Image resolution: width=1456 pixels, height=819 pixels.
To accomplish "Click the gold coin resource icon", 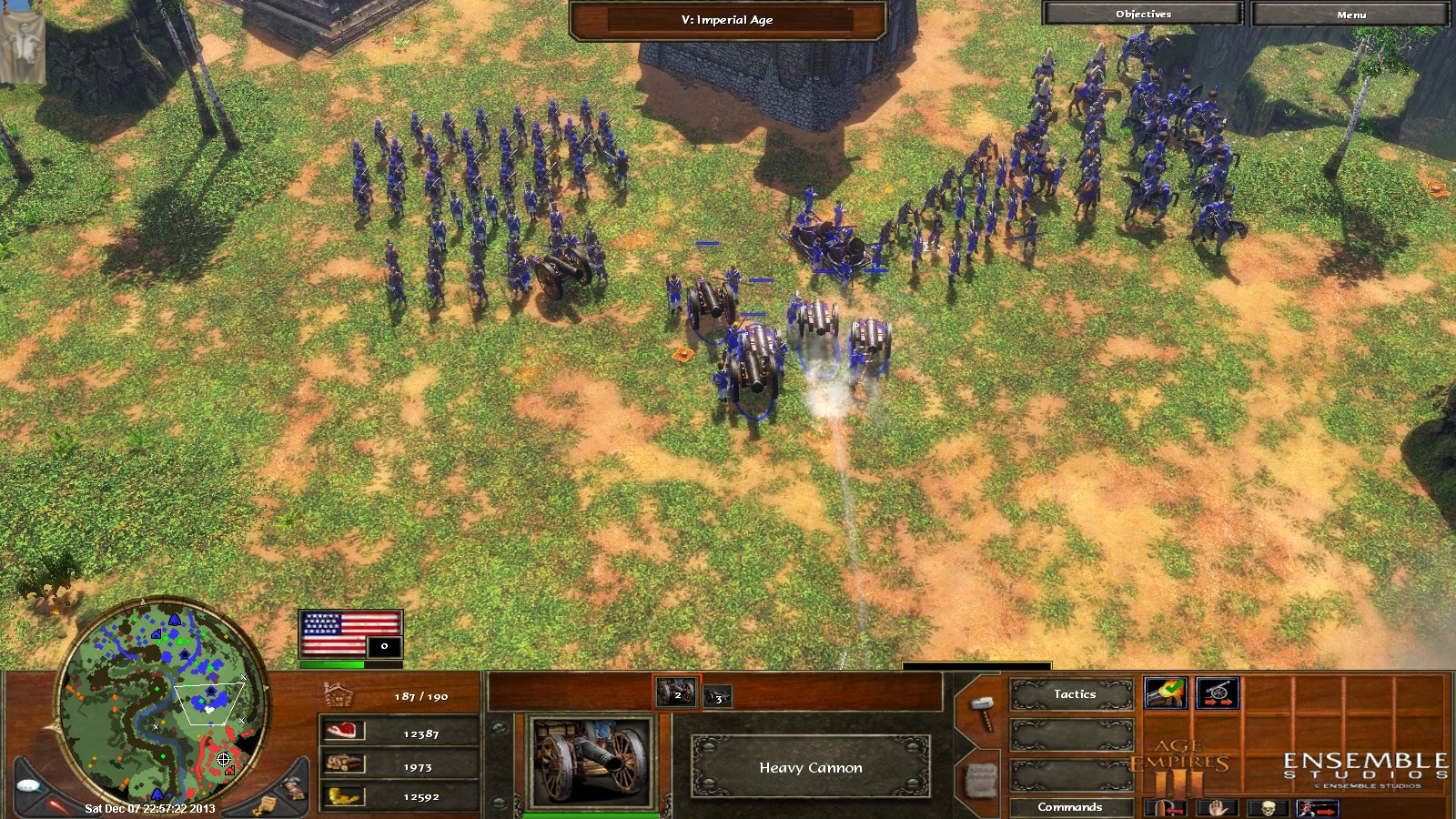I will (x=345, y=796).
